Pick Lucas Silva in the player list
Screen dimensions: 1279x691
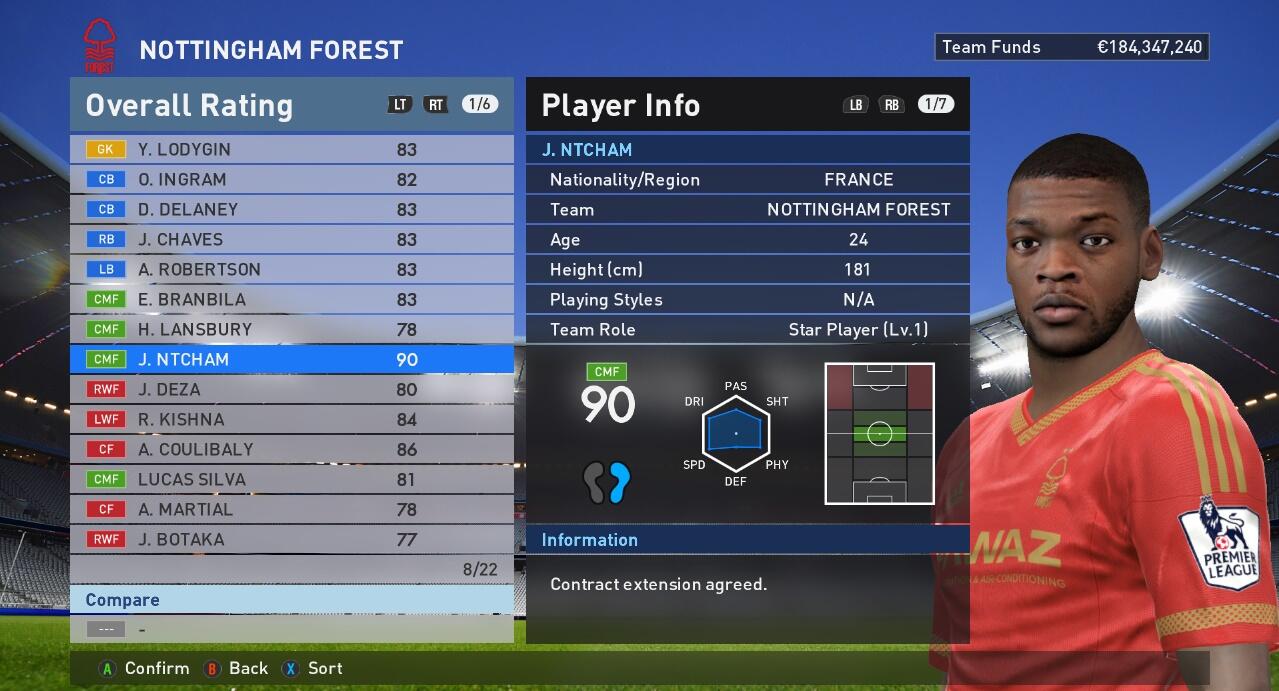click(x=290, y=479)
